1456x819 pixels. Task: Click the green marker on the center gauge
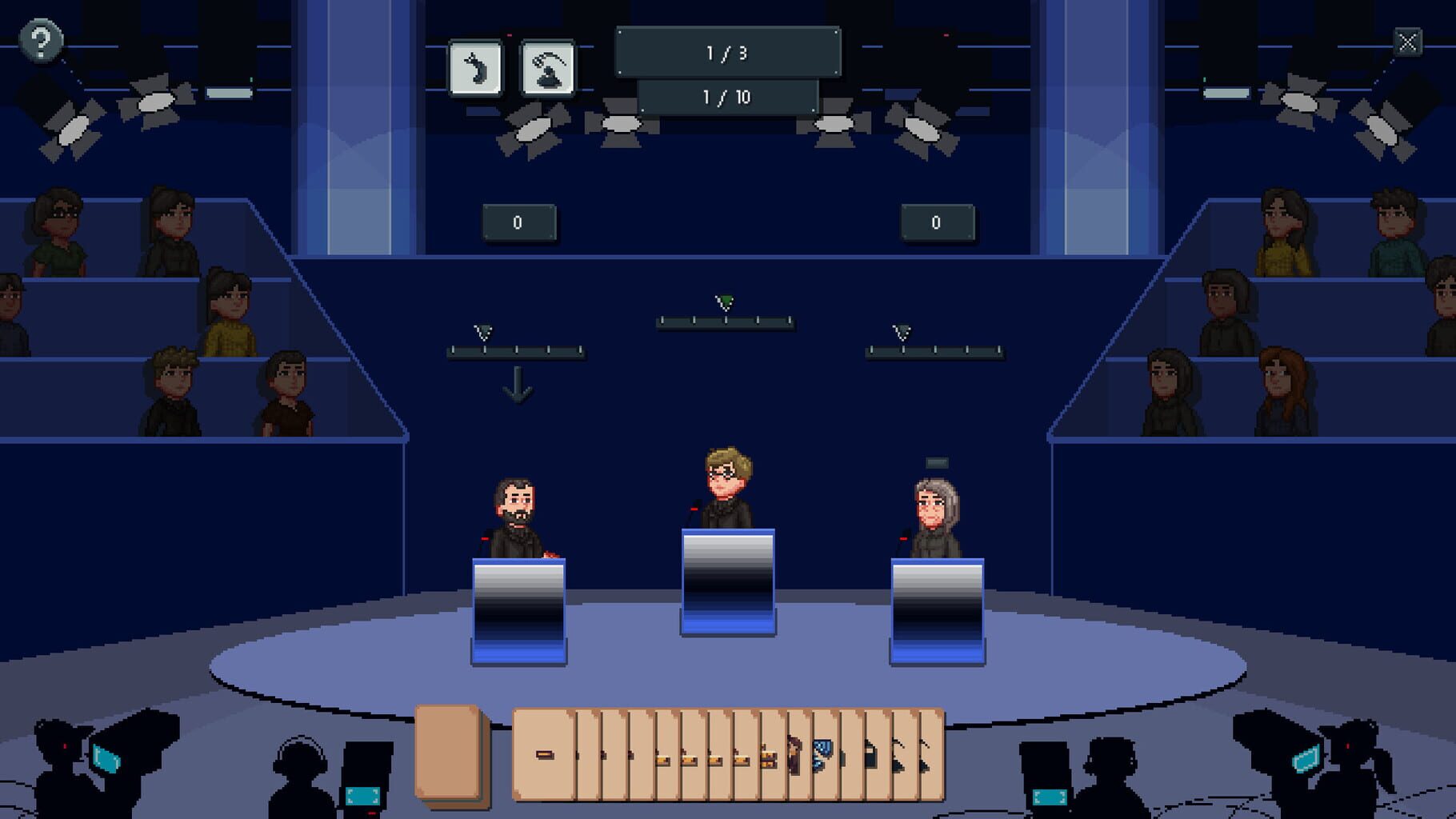(x=724, y=302)
